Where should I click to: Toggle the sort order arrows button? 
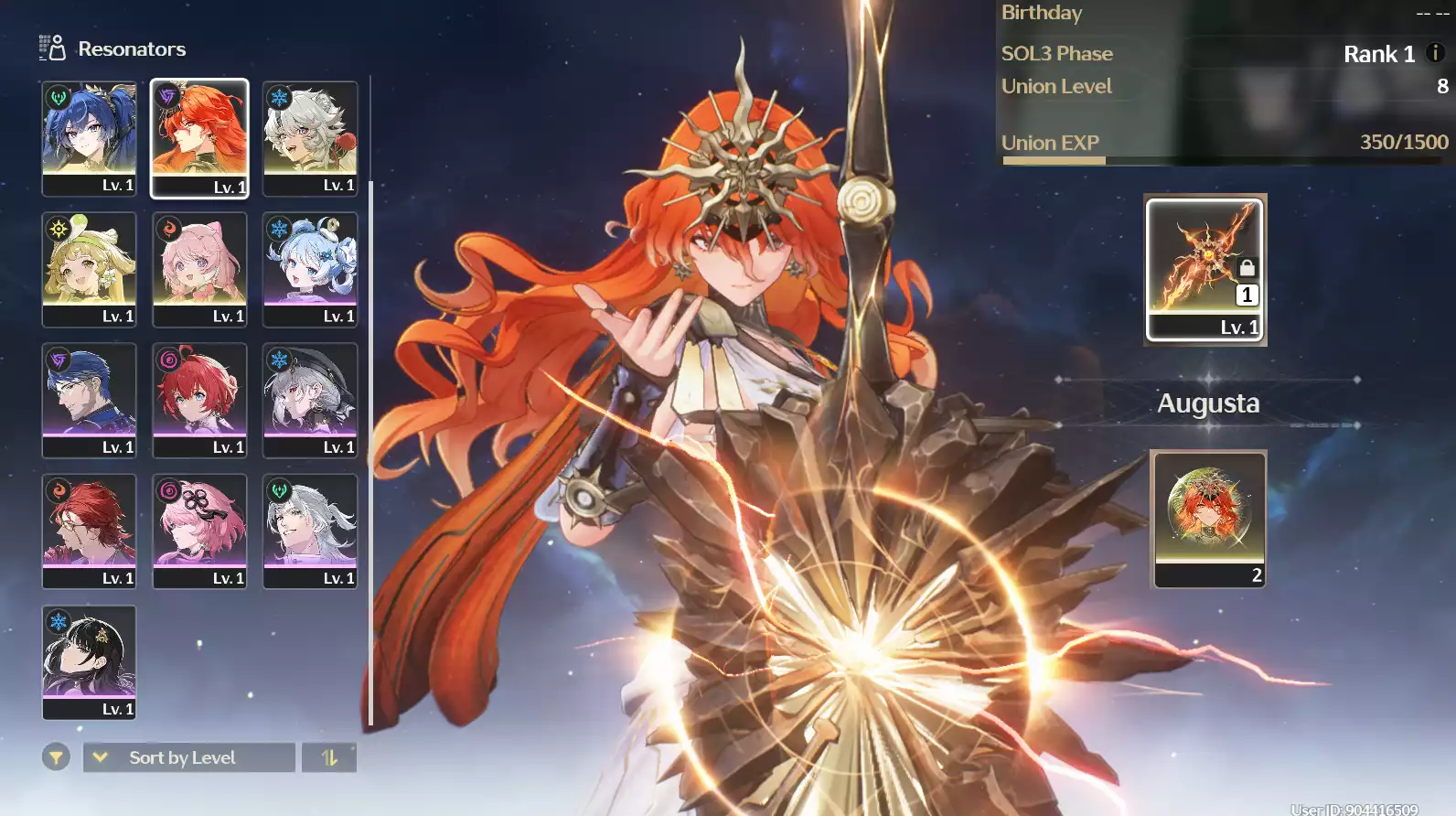[x=329, y=757]
